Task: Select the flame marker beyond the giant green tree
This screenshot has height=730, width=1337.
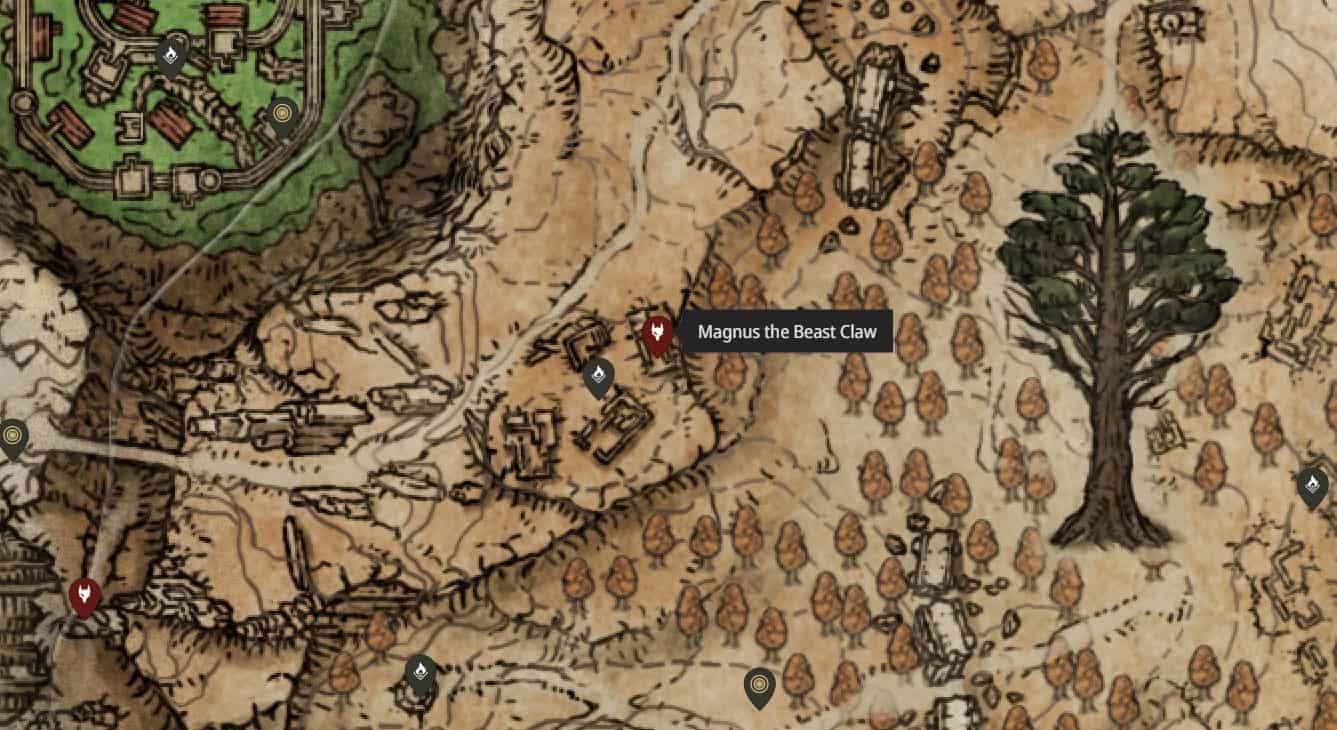Action: [x=1312, y=486]
